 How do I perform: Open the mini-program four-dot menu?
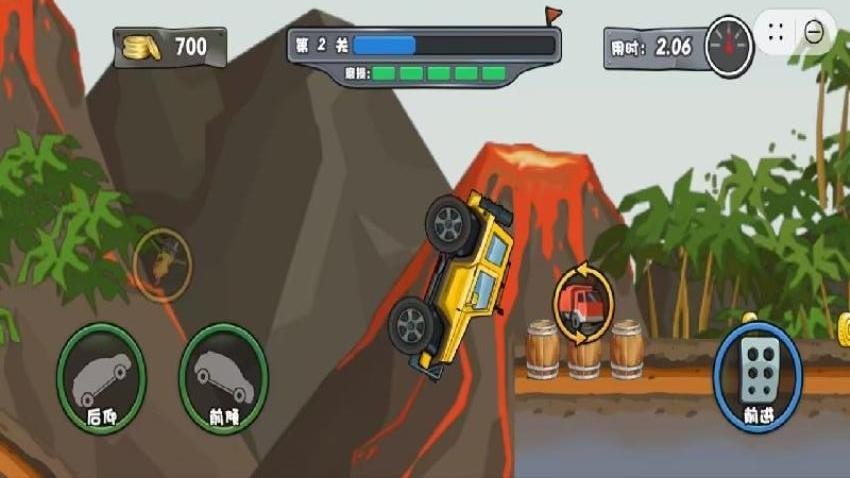click(x=777, y=32)
